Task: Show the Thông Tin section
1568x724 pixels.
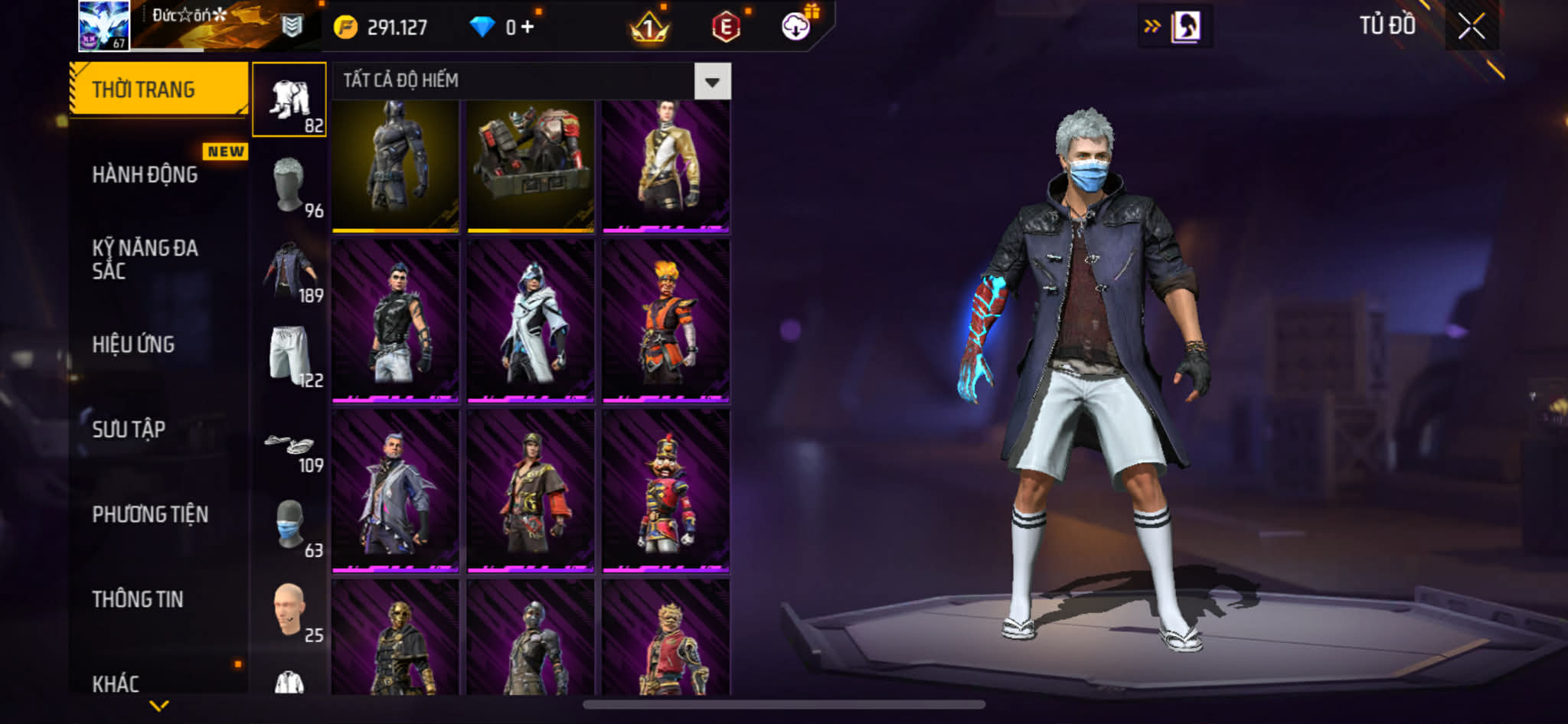Action: [x=138, y=599]
